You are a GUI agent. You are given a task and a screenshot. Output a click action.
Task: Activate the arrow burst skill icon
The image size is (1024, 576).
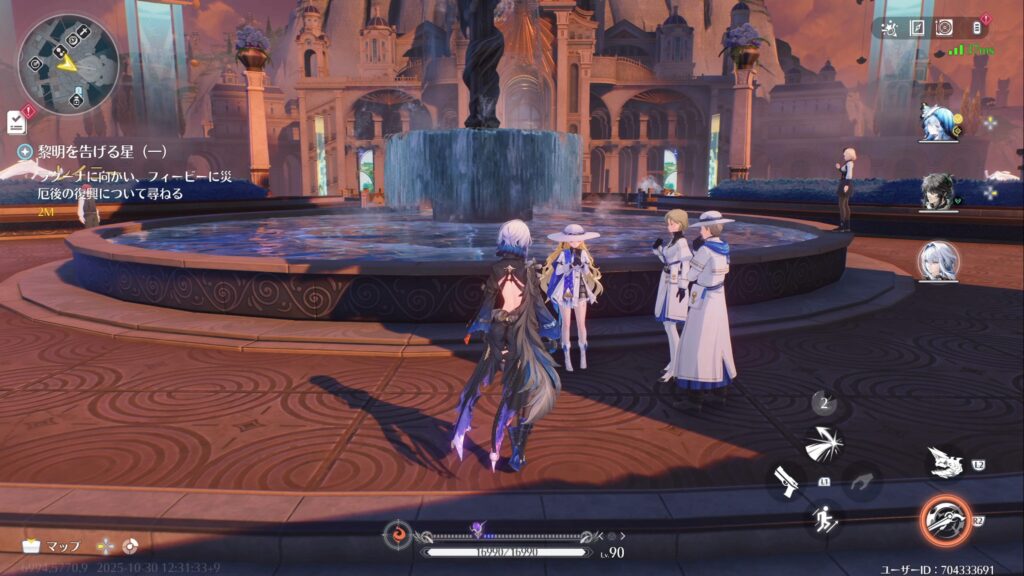click(x=824, y=444)
